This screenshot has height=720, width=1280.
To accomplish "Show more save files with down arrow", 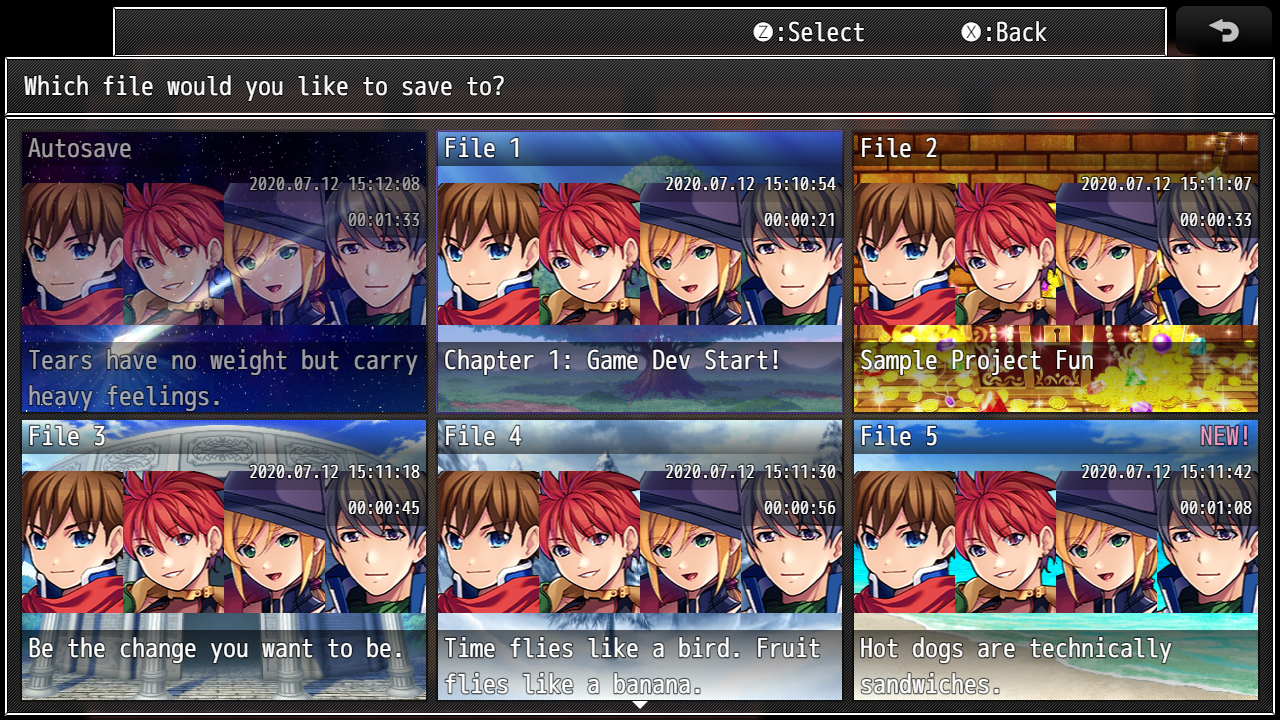I will [x=640, y=705].
